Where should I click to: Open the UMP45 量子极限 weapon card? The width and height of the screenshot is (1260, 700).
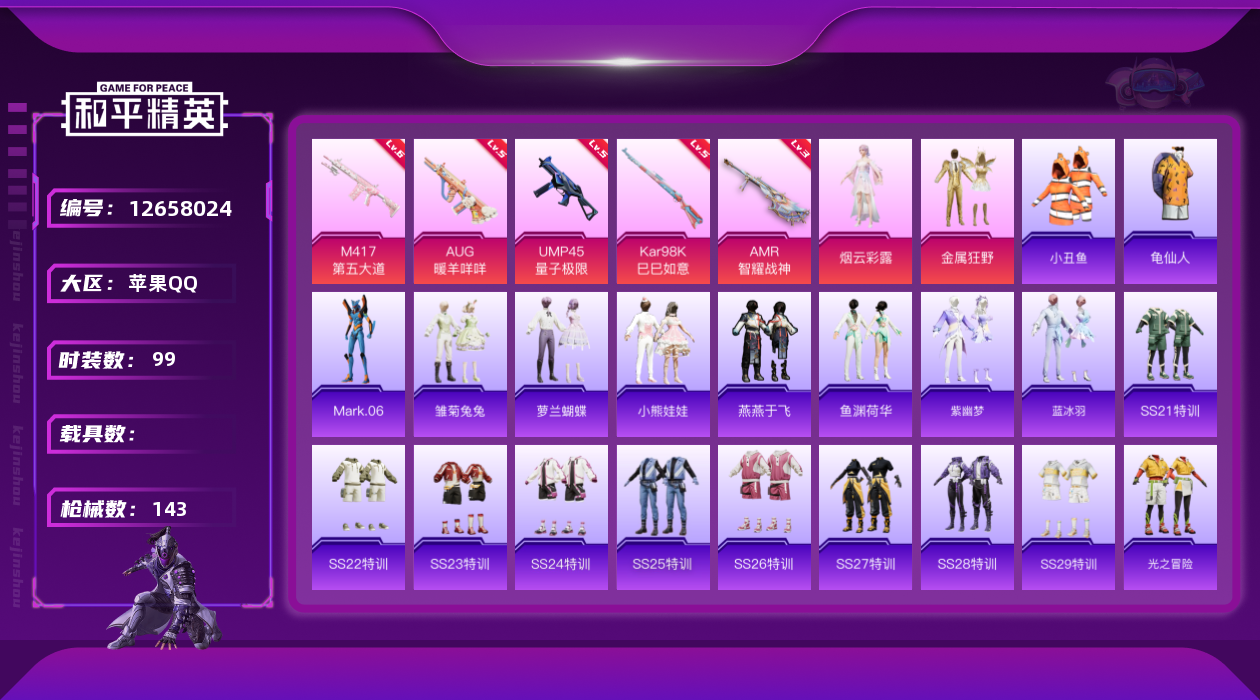point(561,211)
